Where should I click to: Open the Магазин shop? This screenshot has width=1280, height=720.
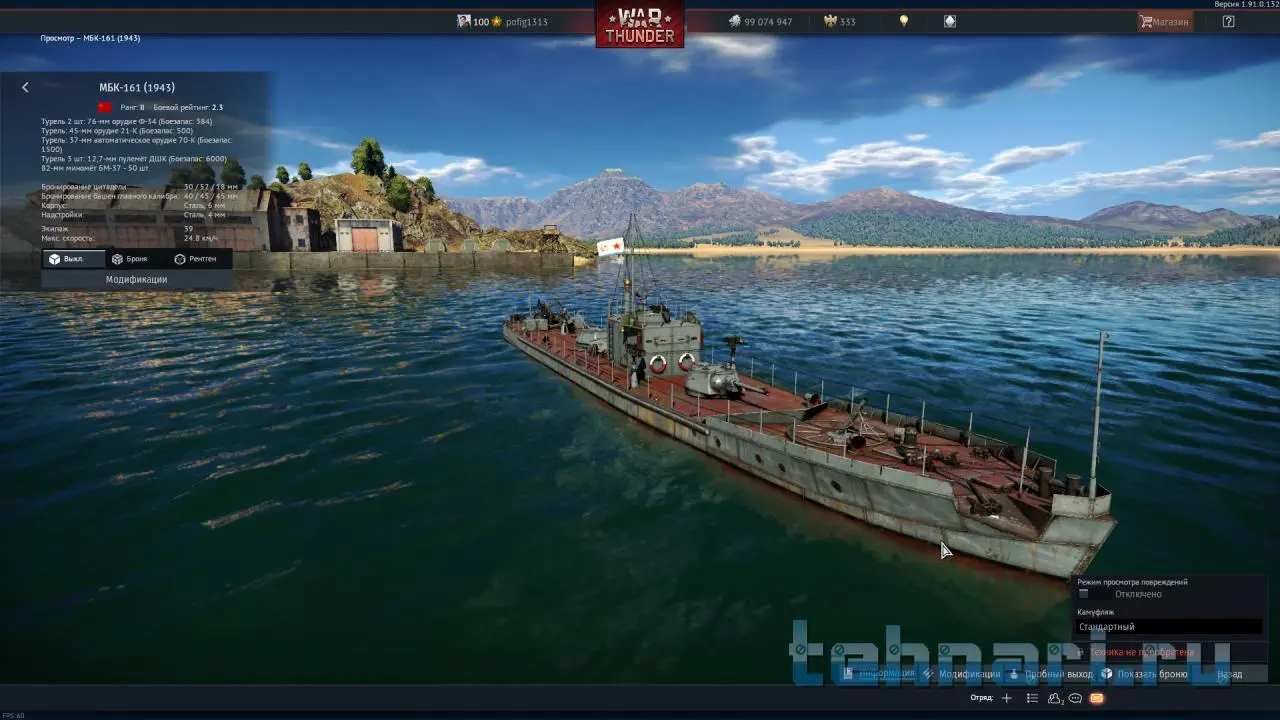click(1165, 21)
